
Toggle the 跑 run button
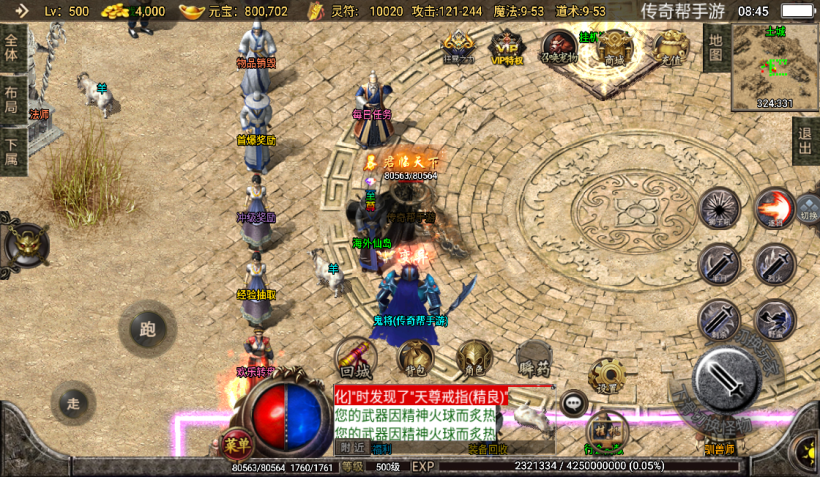[x=148, y=328]
